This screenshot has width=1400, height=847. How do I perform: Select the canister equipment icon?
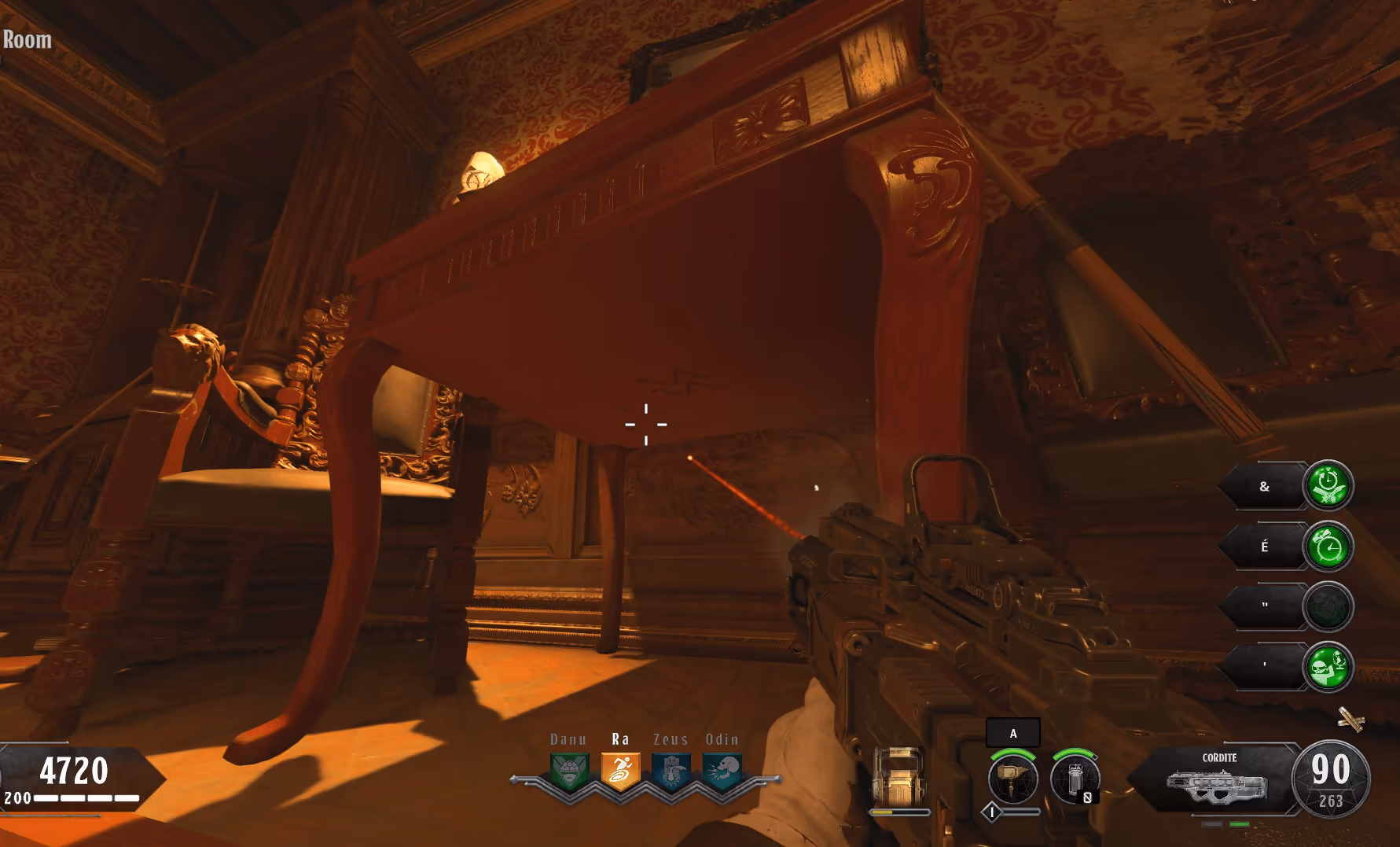pyautogui.click(x=1075, y=778)
